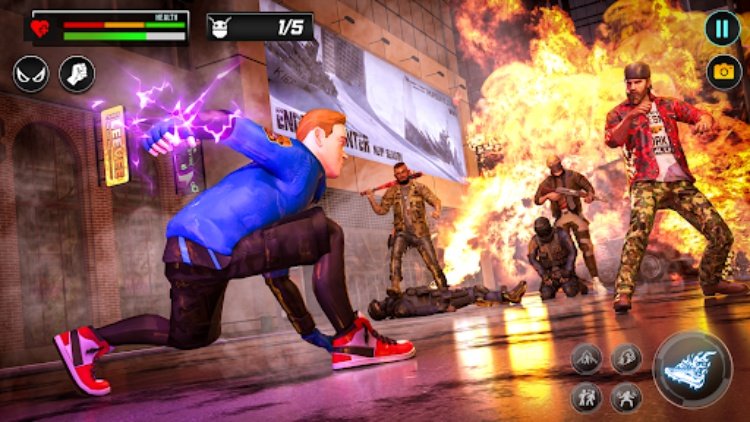Activate the hero mask eyes icon
This screenshot has width=750, height=422.
pos(31,74)
